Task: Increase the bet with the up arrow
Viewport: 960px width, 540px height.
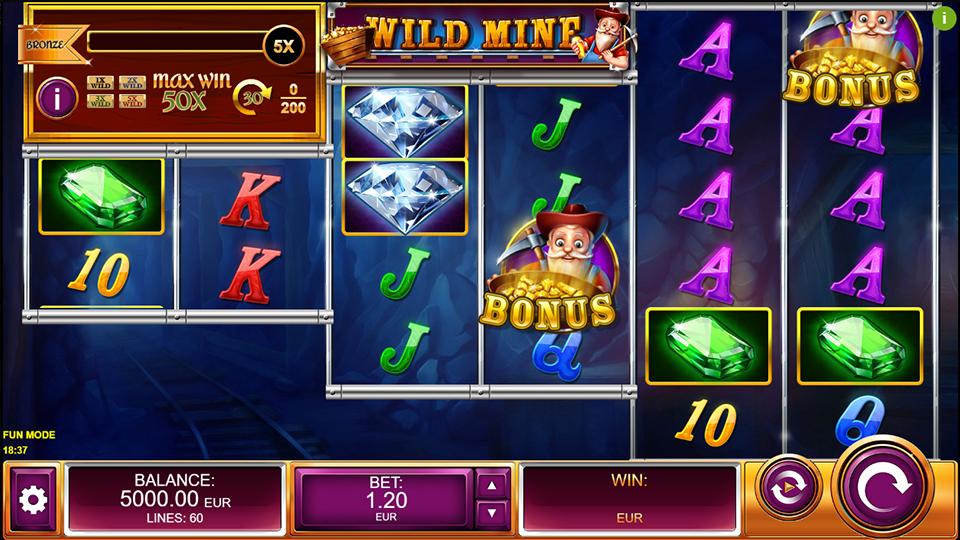Action: point(491,485)
